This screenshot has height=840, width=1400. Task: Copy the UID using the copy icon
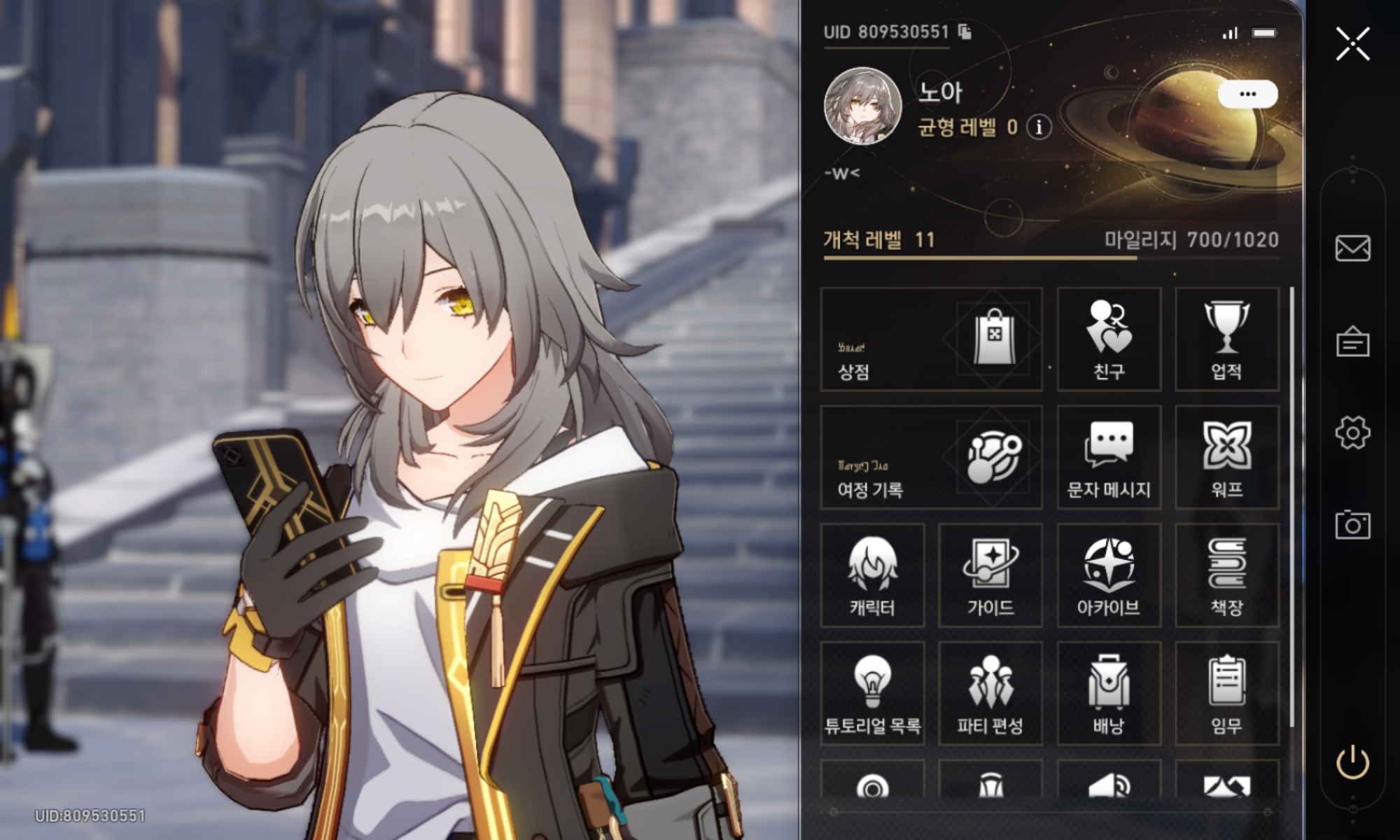pos(965,32)
